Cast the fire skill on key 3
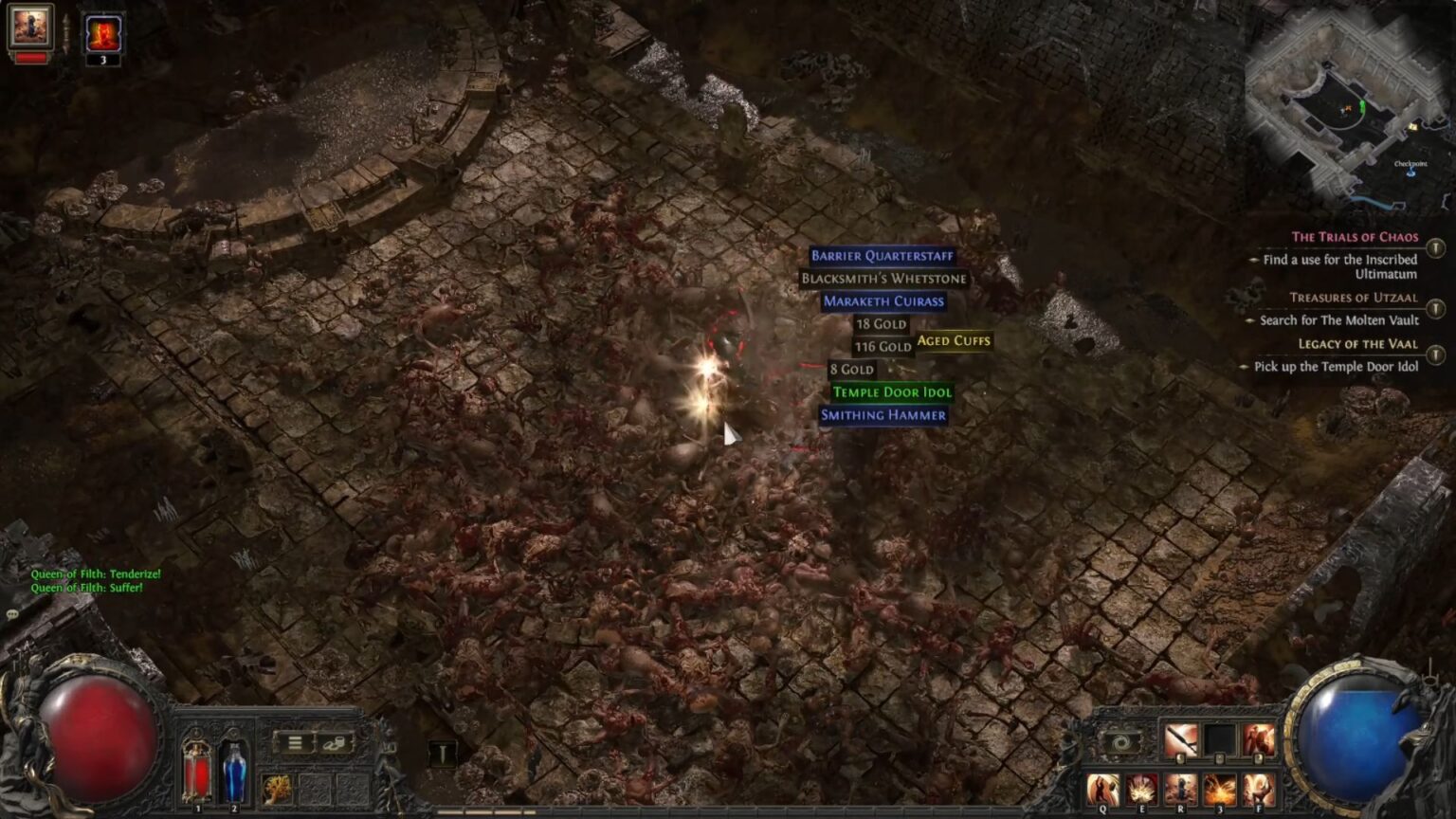Viewport: 1456px width, 819px height. tap(1220, 790)
